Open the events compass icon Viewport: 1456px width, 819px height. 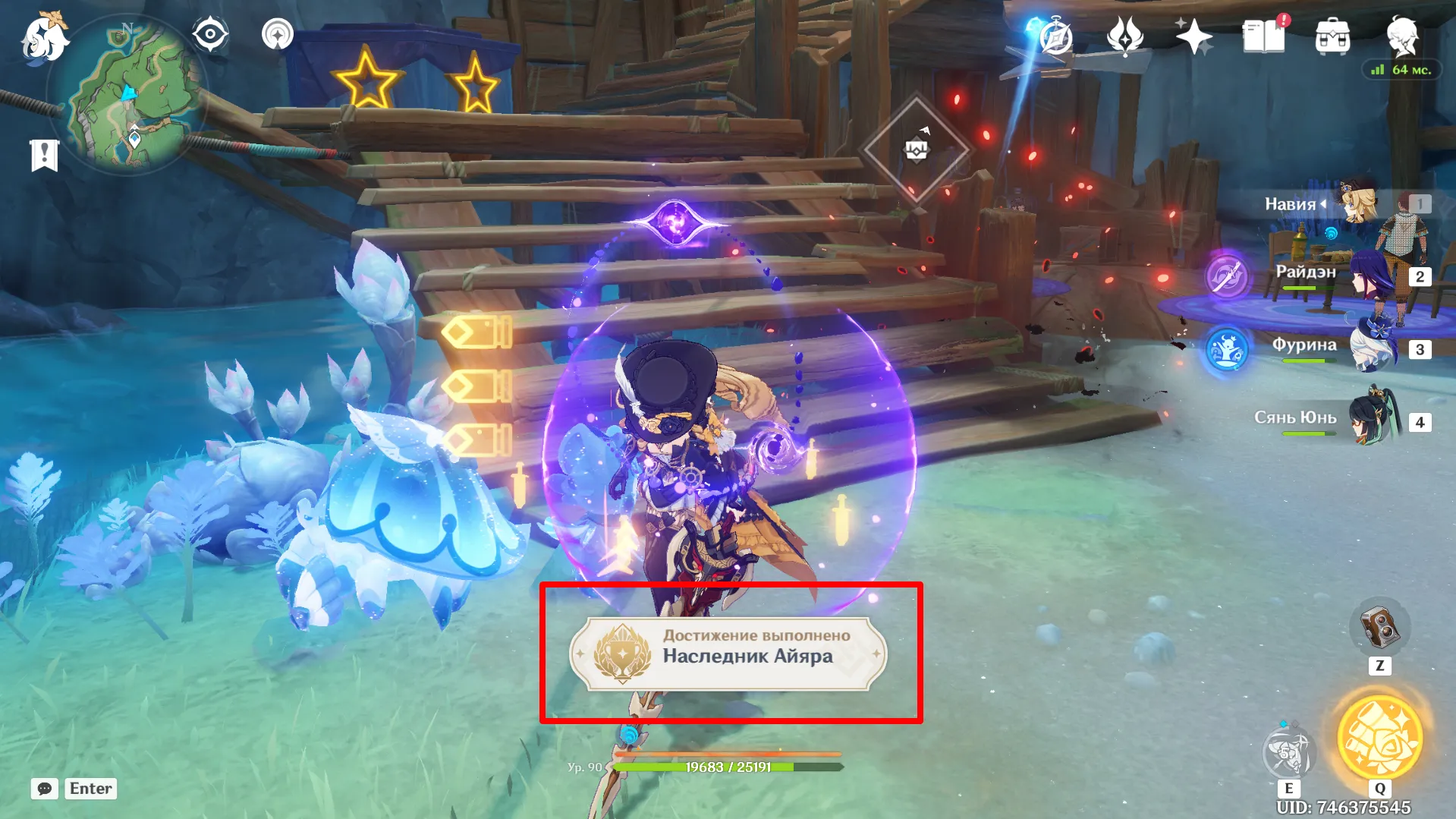click(x=1055, y=36)
